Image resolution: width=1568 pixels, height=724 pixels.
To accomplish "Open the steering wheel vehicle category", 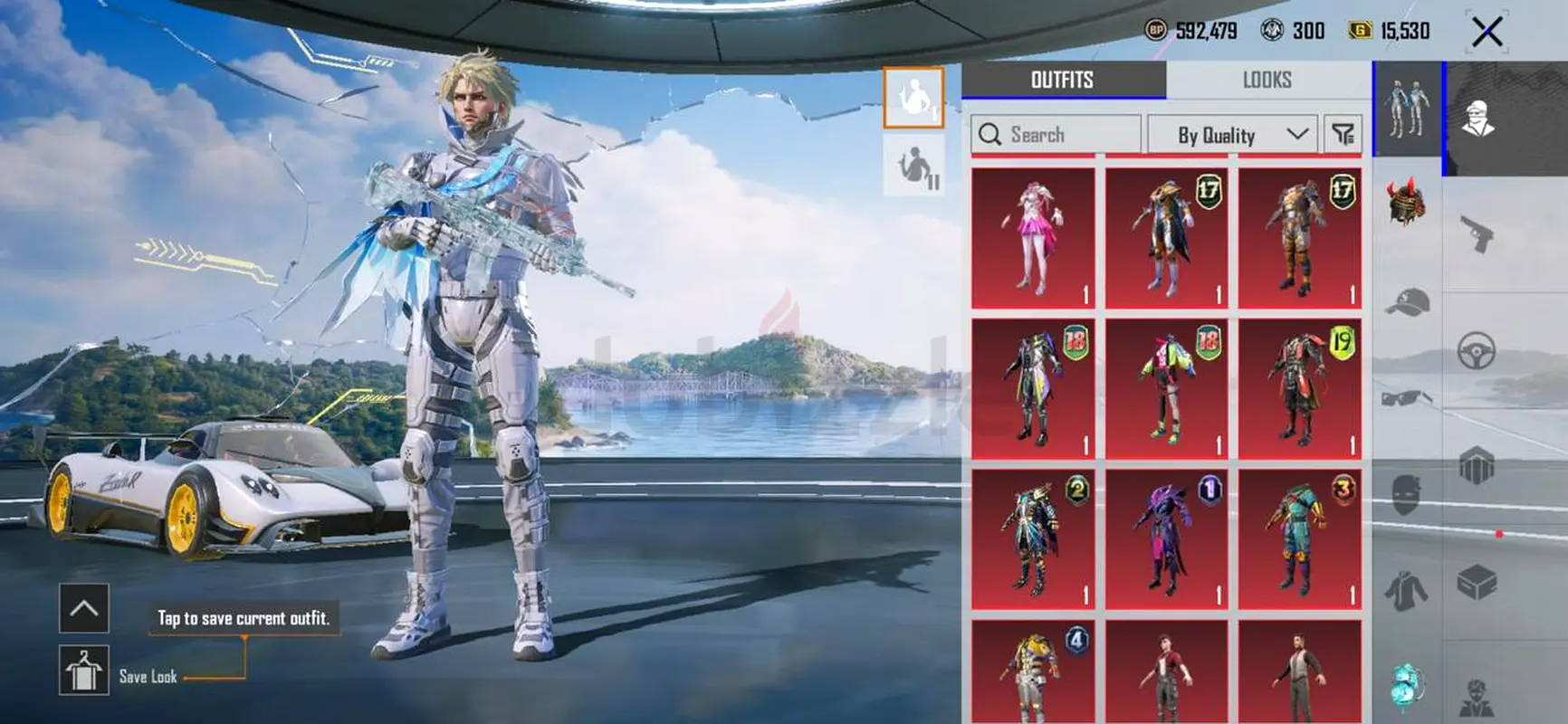I will click(1477, 350).
